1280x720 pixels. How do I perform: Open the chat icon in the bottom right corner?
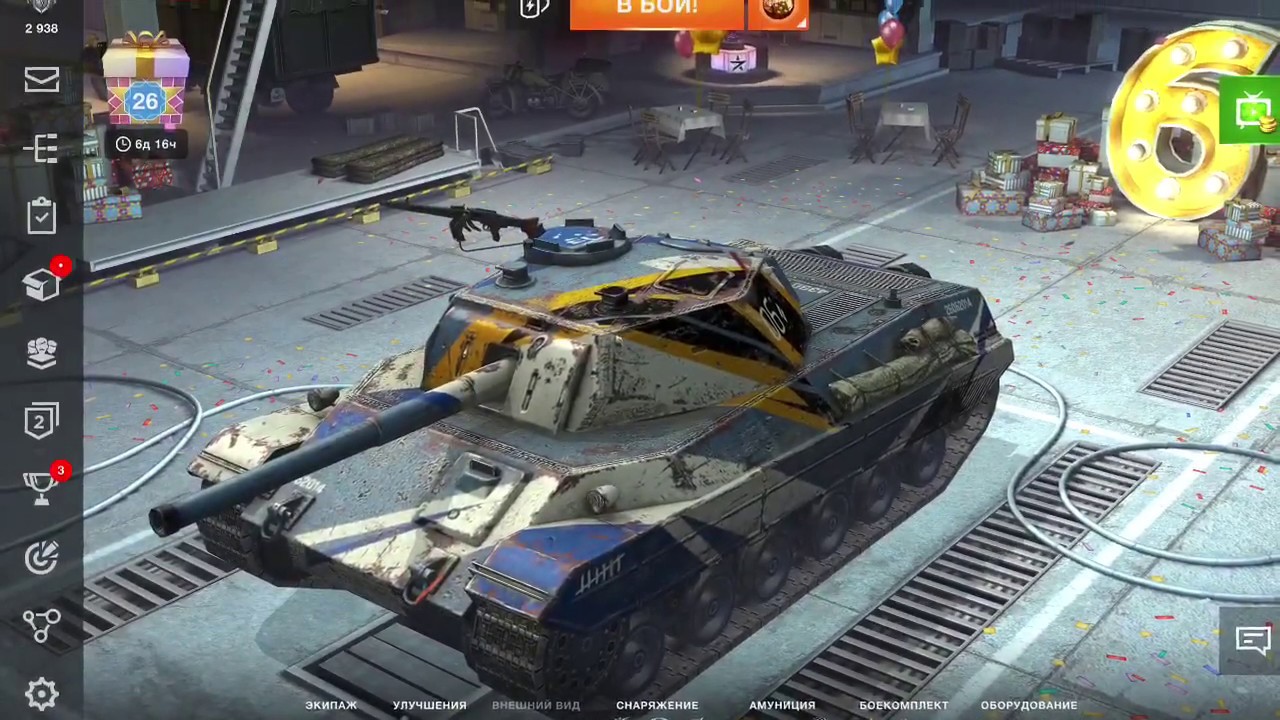tap(1253, 640)
